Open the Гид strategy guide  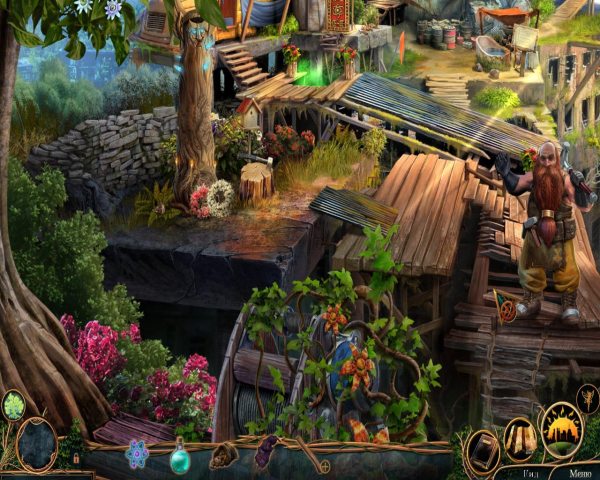tap(534, 472)
